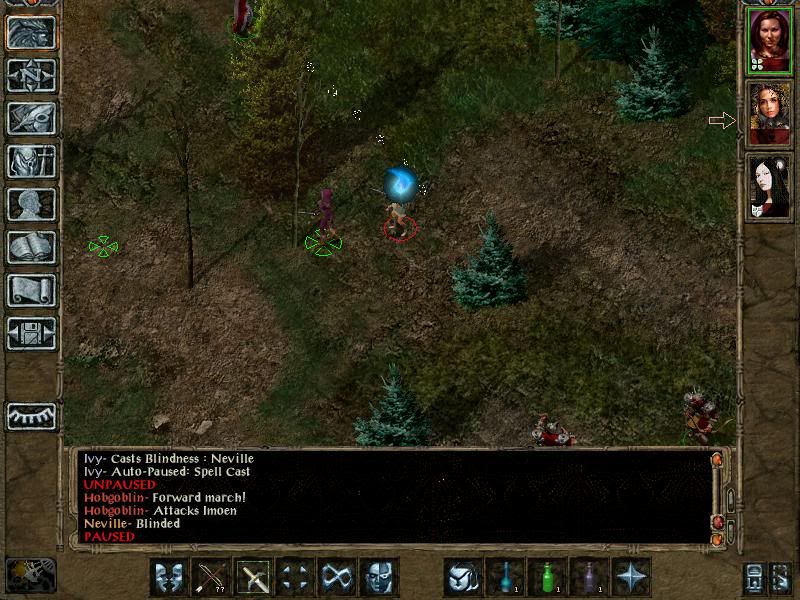Switch to the sword weapon slot
Screen dimensions: 800x600
coord(253,577)
